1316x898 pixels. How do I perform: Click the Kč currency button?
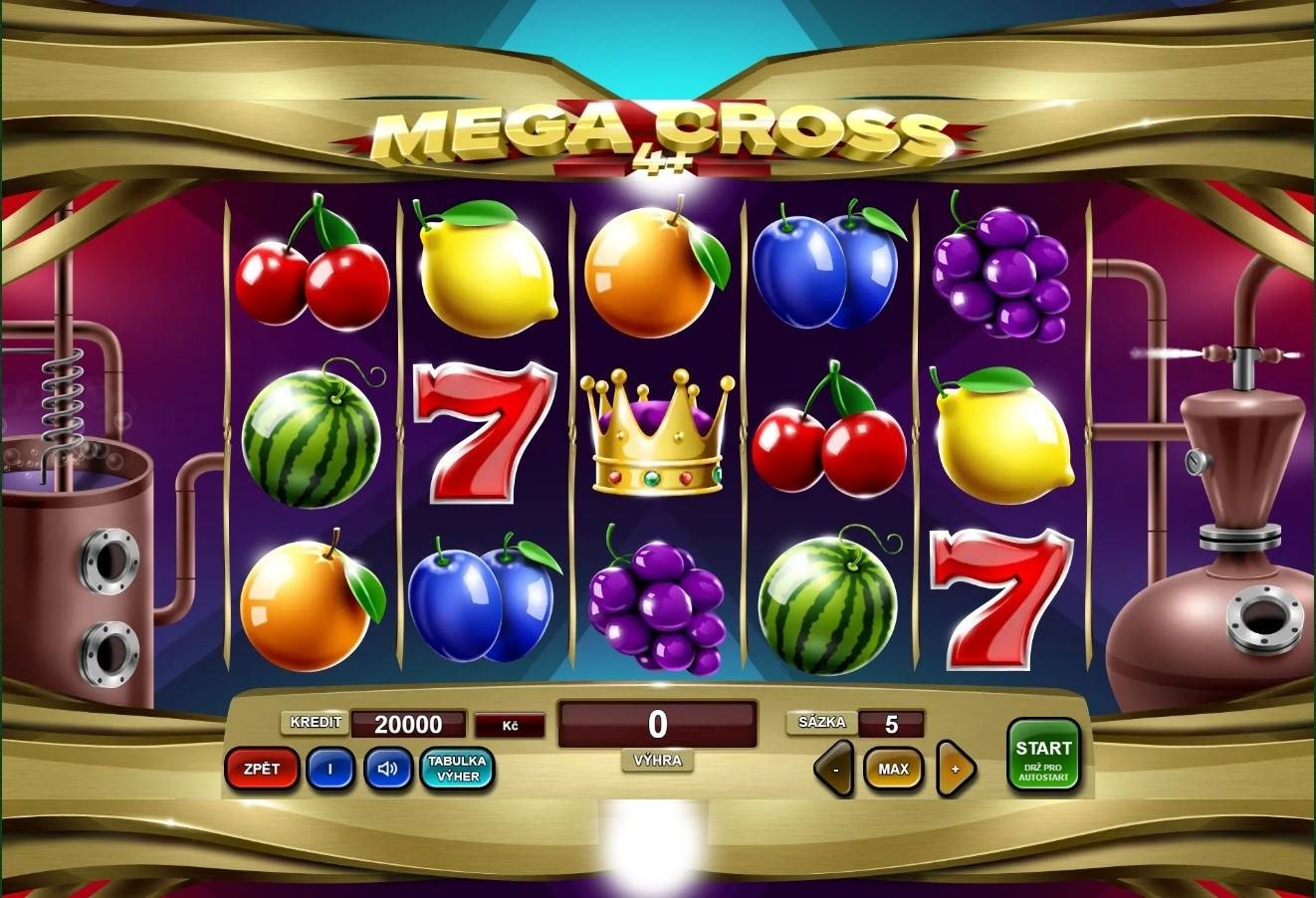point(512,724)
